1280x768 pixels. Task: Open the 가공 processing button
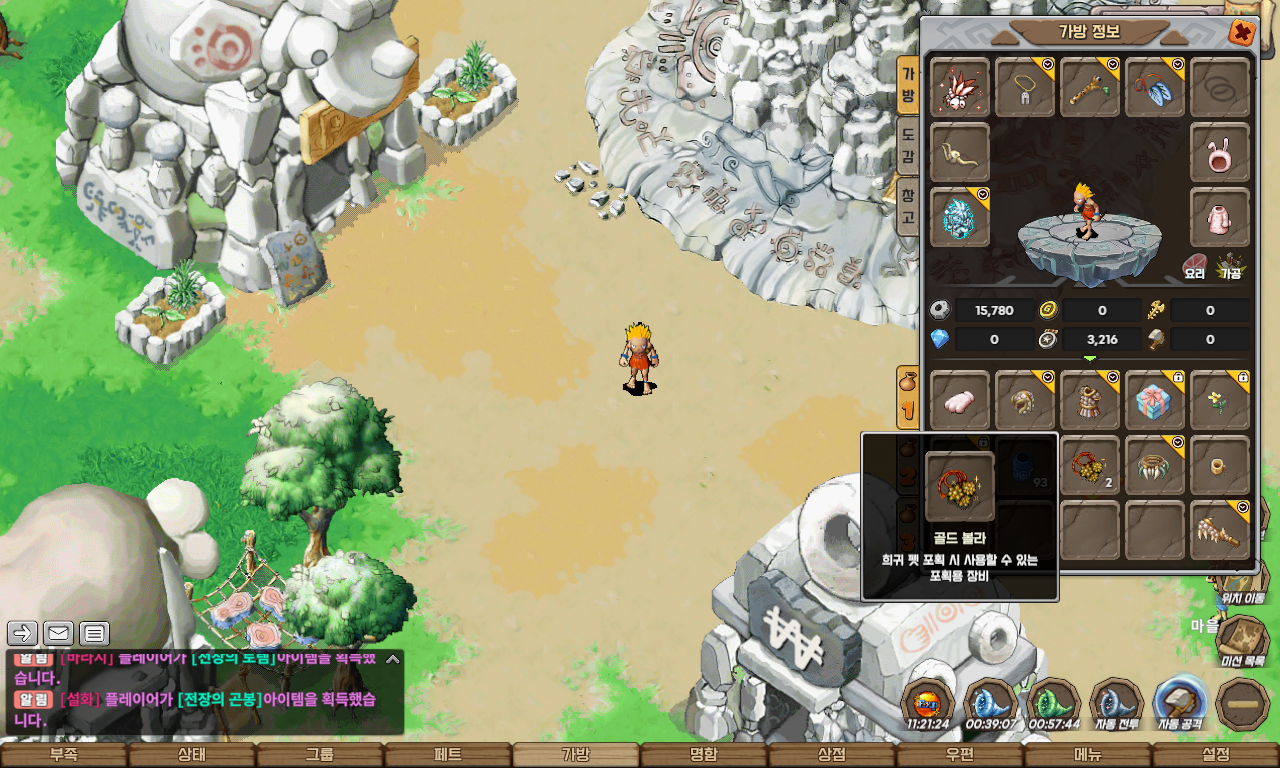1230,265
